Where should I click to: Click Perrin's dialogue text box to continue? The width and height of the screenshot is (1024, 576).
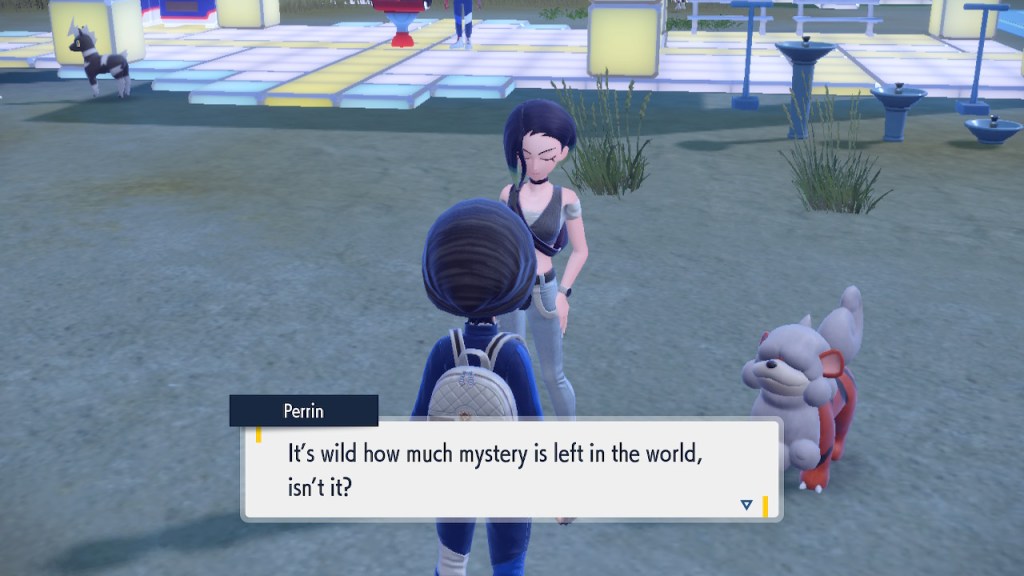tap(511, 469)
